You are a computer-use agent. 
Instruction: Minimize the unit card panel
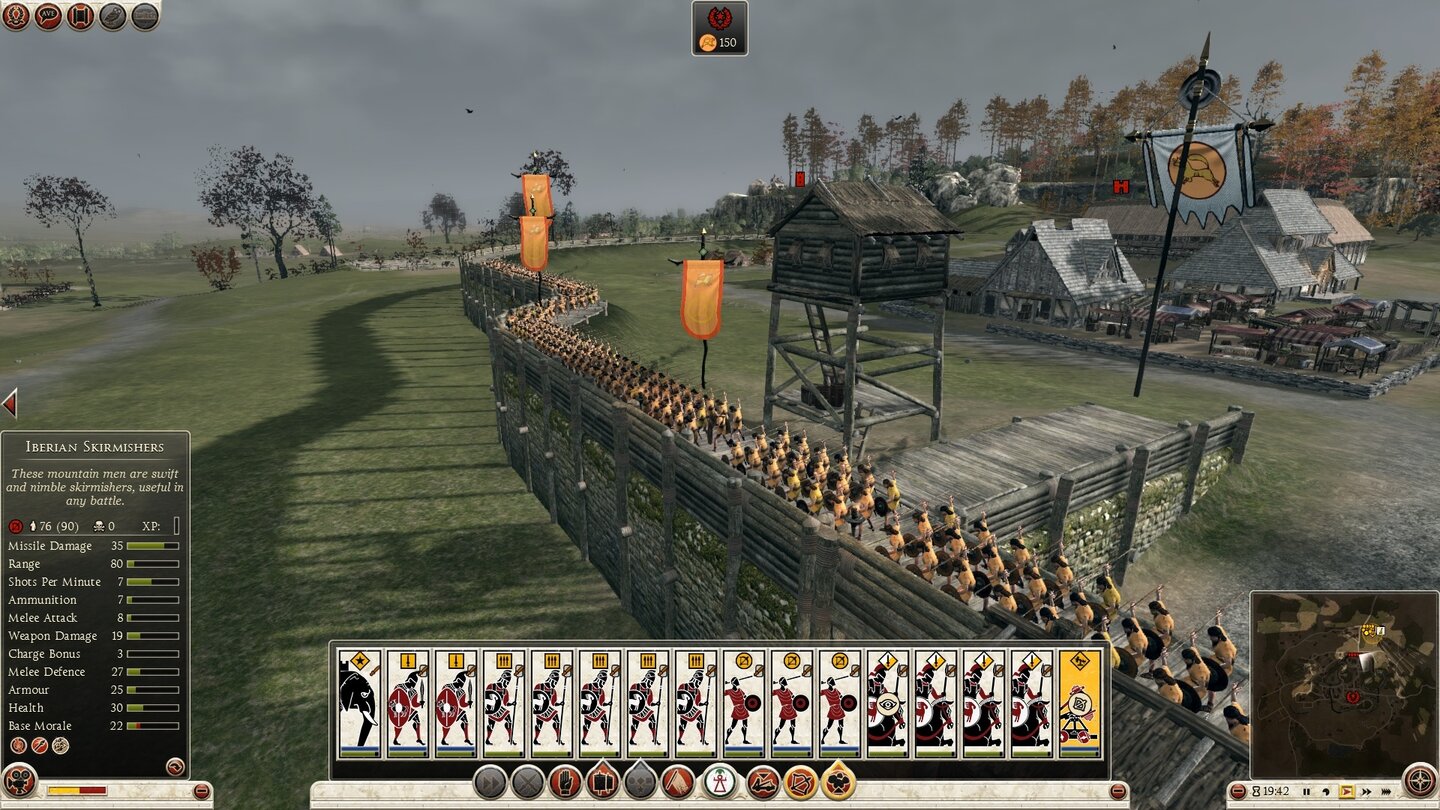pyautogui.click(x=1118, y=792)
